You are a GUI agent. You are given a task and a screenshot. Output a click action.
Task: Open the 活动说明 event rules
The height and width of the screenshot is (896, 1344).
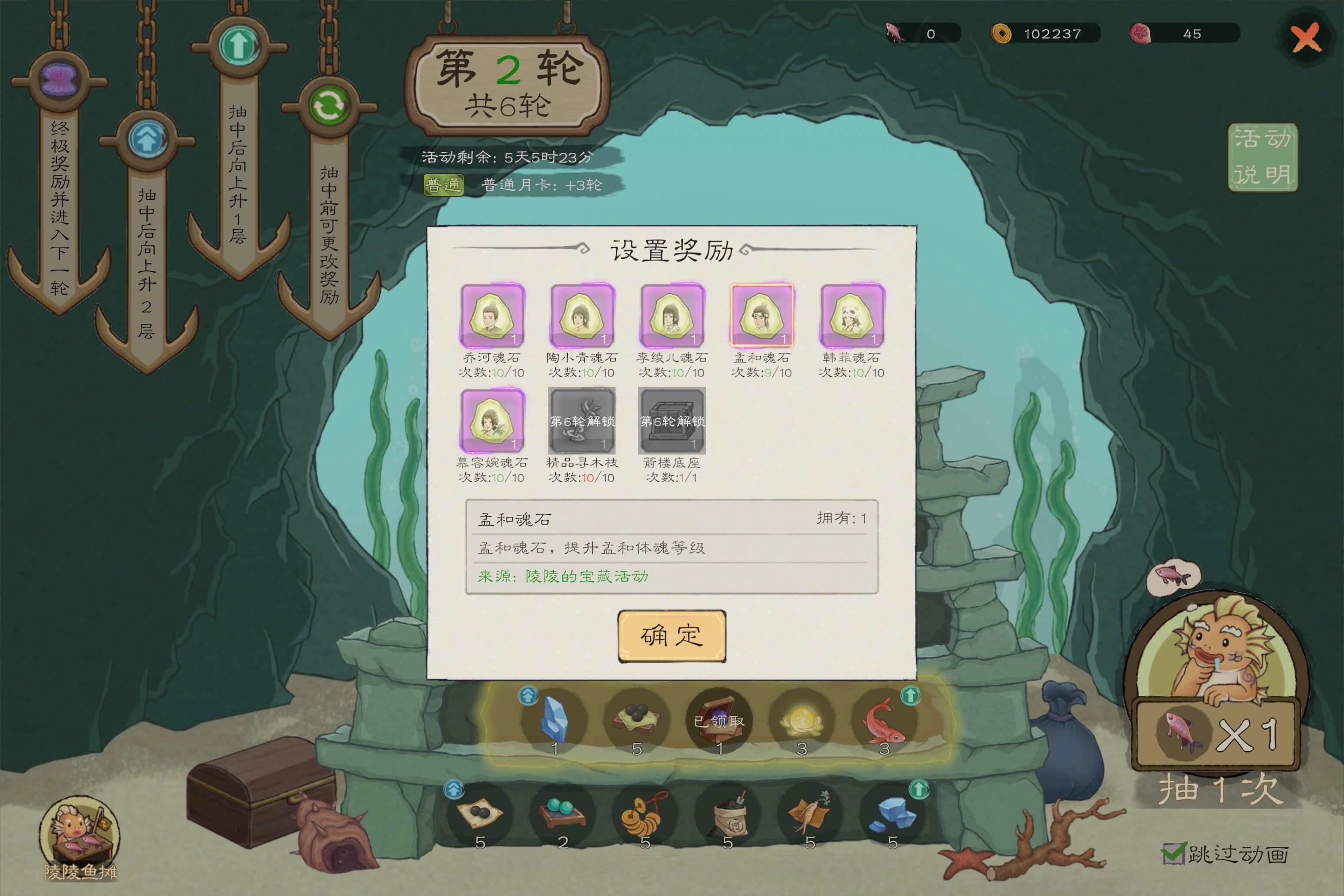pos(1262,157)
